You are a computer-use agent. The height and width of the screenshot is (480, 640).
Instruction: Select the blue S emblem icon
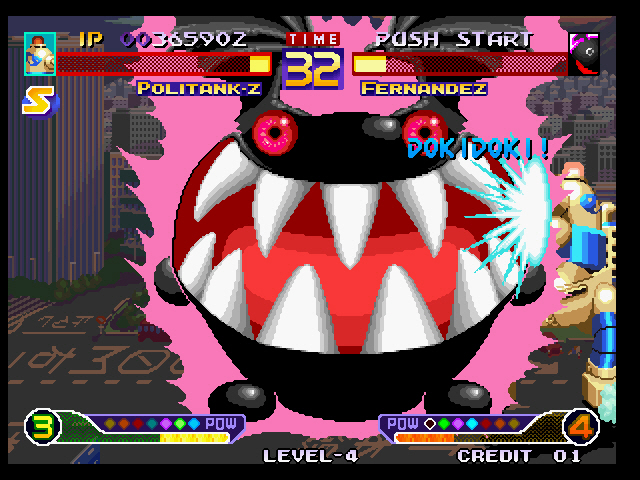coord(39,102)
